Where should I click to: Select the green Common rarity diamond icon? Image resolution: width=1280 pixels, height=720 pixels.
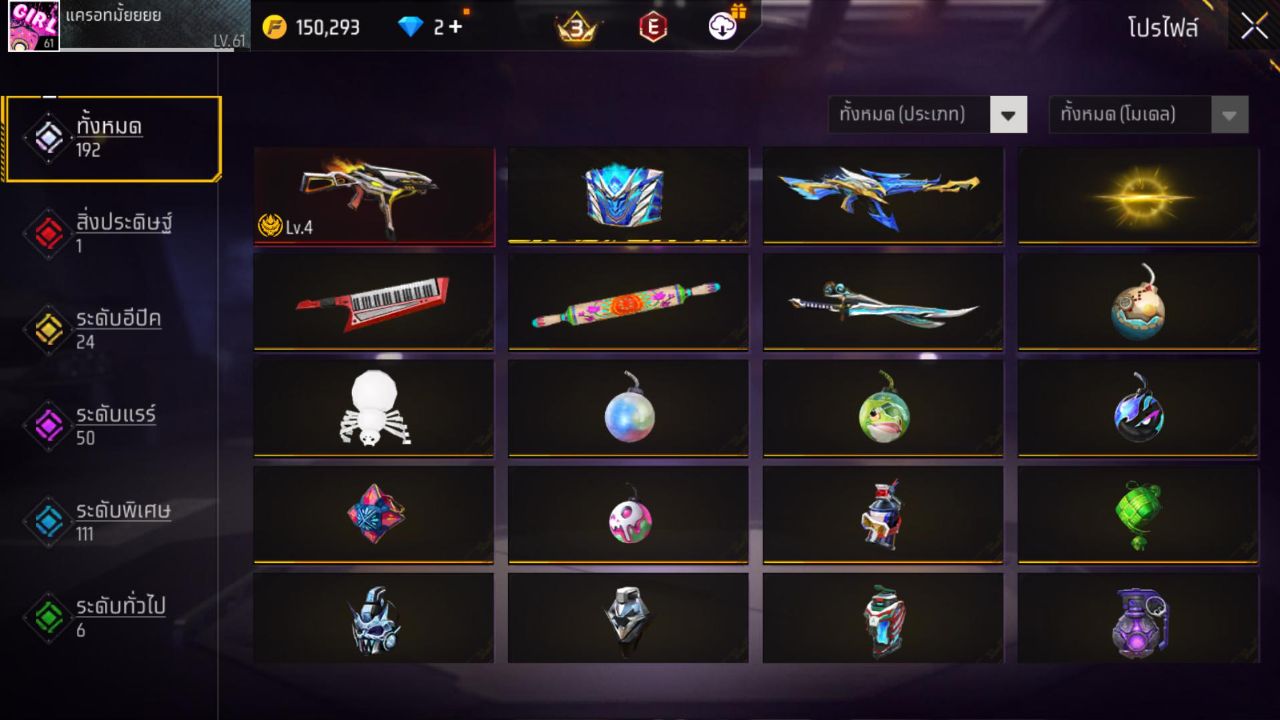[x=46, y=618]
